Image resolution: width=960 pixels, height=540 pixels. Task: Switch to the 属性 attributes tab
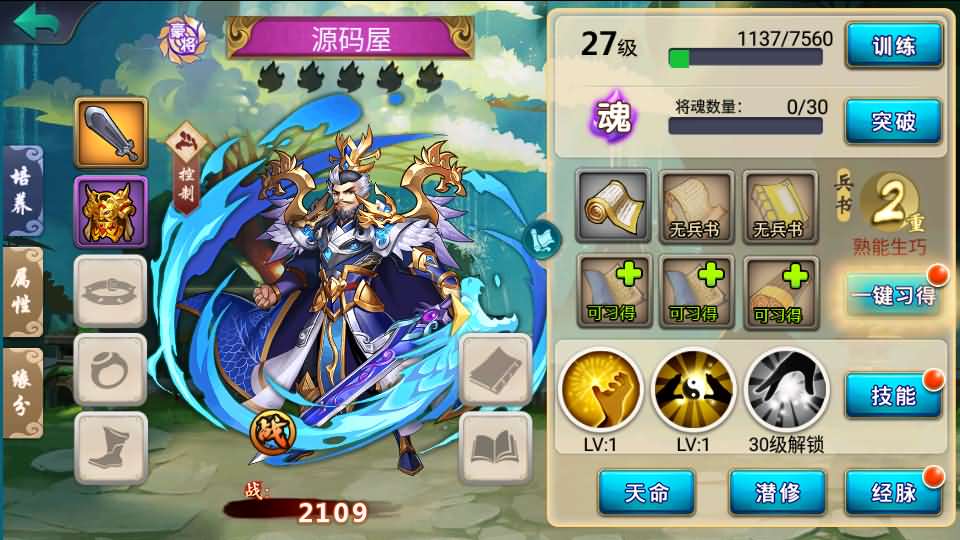[x=21, y=293]
